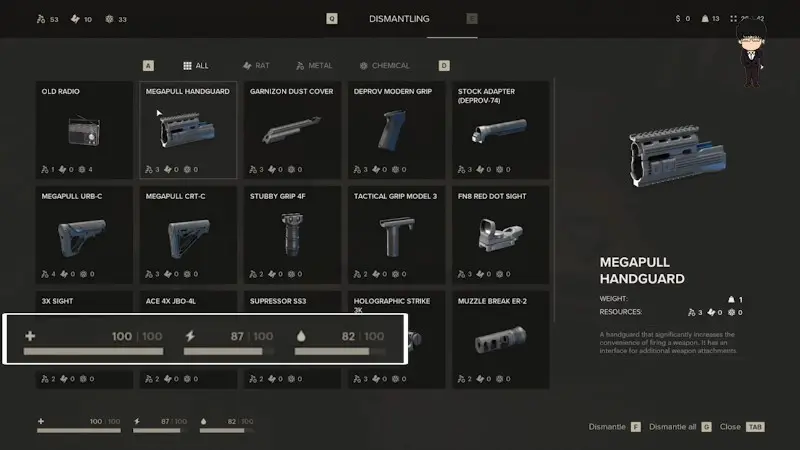
Task: Select the Megapull Handguard tile
Action: pos(188,130)
